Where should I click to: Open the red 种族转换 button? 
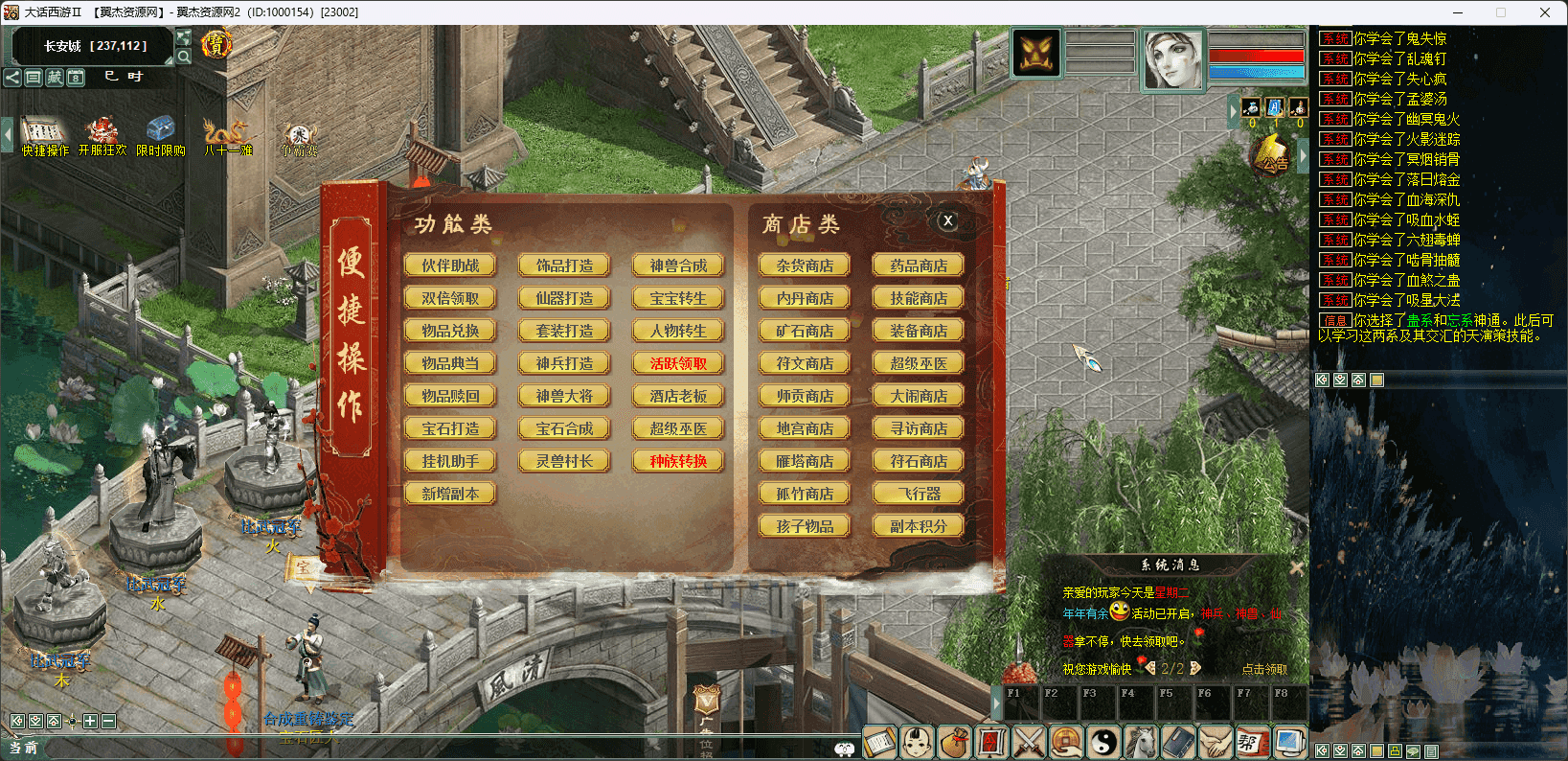coord(678,461)
